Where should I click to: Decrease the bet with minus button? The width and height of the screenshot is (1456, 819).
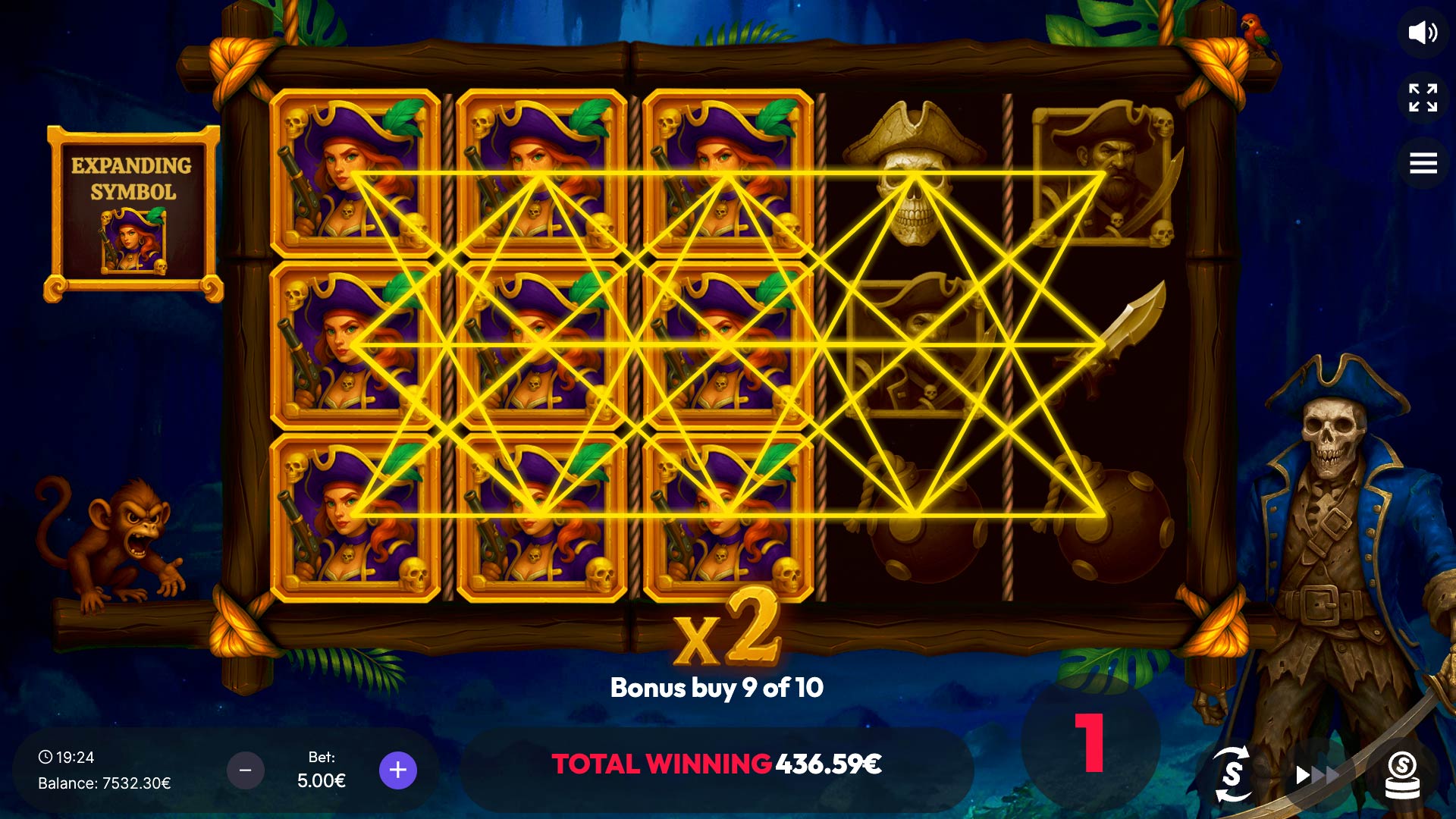[246, 770]
